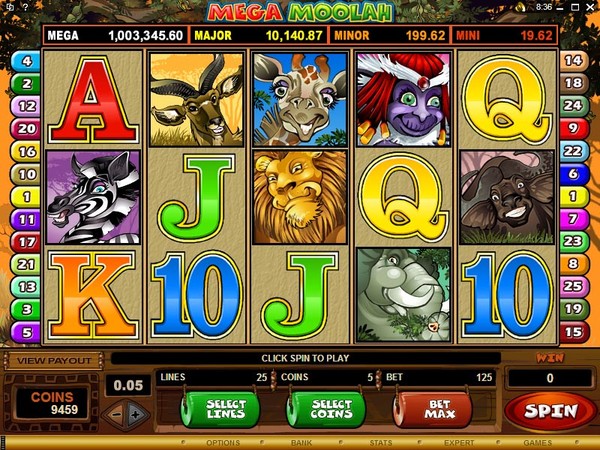Switch to Expert mode
600x450 pixels.
[x=459, y=441]
